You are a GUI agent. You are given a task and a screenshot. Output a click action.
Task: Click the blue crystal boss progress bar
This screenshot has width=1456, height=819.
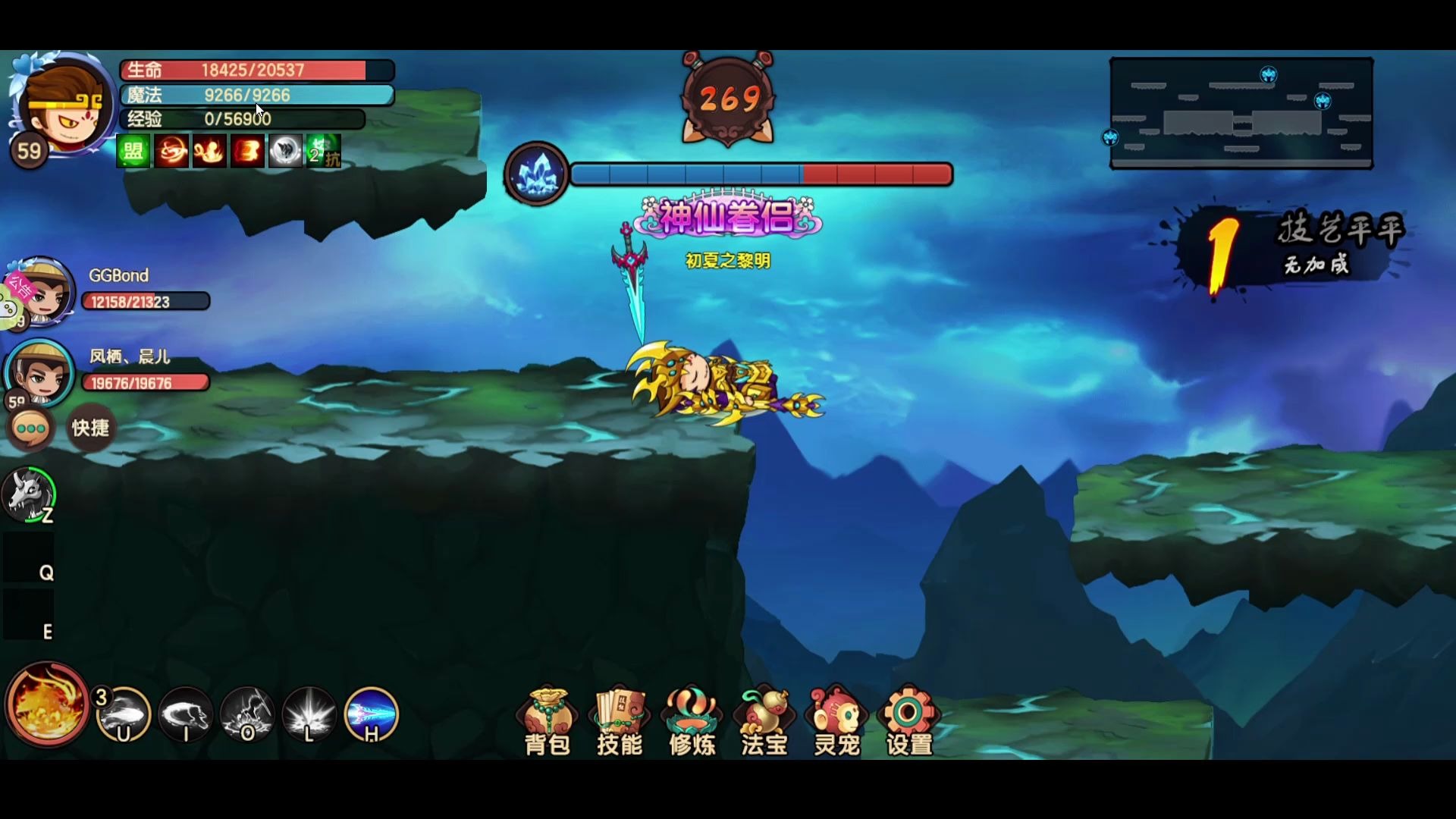(x=535, y=174)
